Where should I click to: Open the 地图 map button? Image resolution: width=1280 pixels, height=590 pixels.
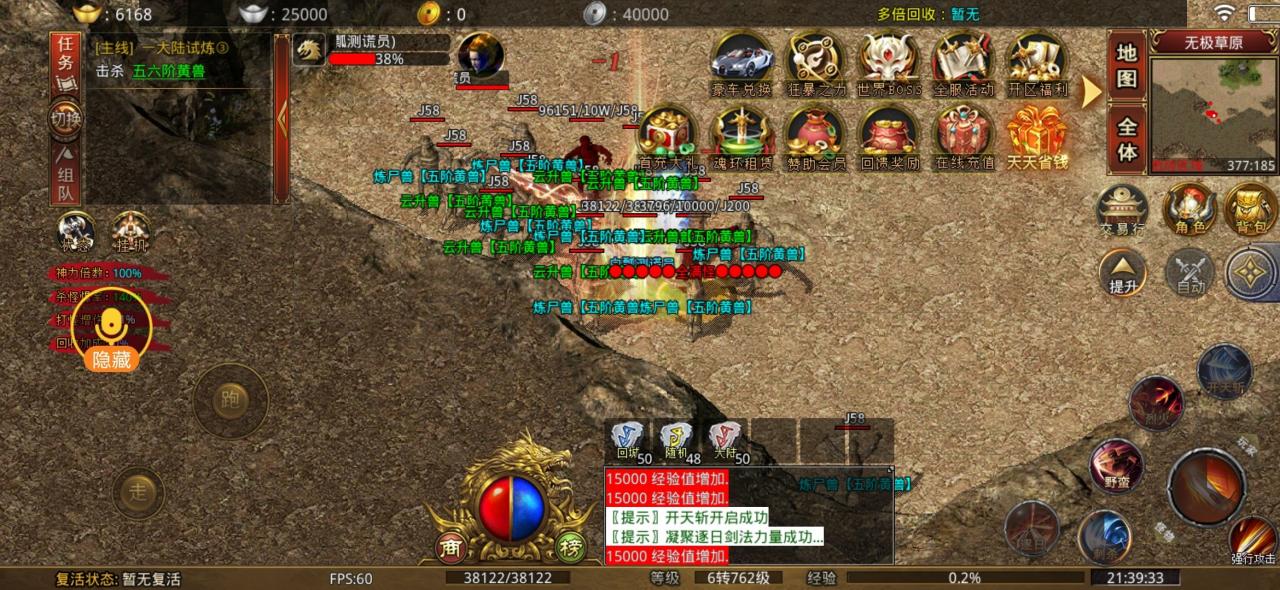coord(1127,65)
